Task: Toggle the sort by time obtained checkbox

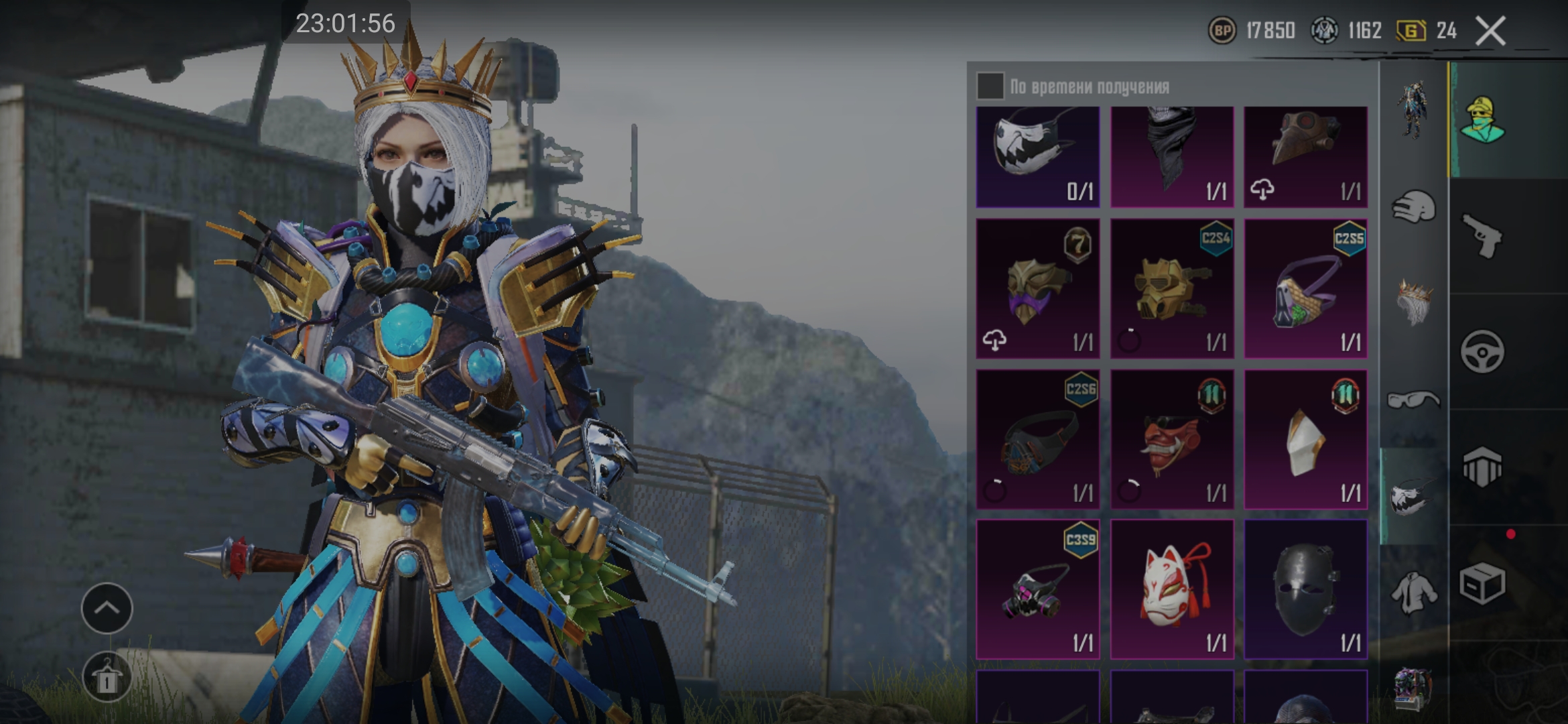Action: point(990,86)
